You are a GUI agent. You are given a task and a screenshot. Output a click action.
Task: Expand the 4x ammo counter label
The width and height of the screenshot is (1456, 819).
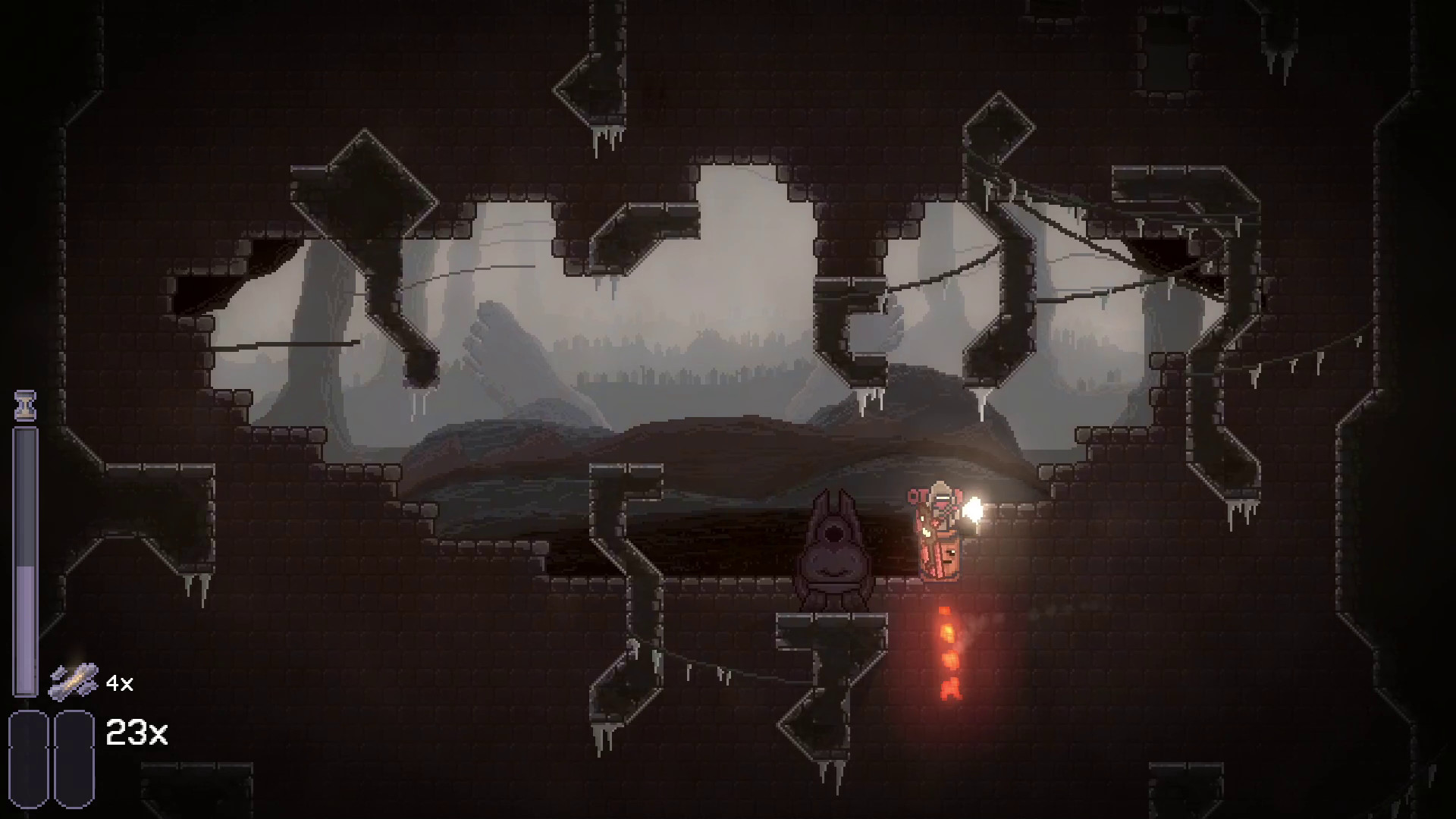tap(120, 683)
